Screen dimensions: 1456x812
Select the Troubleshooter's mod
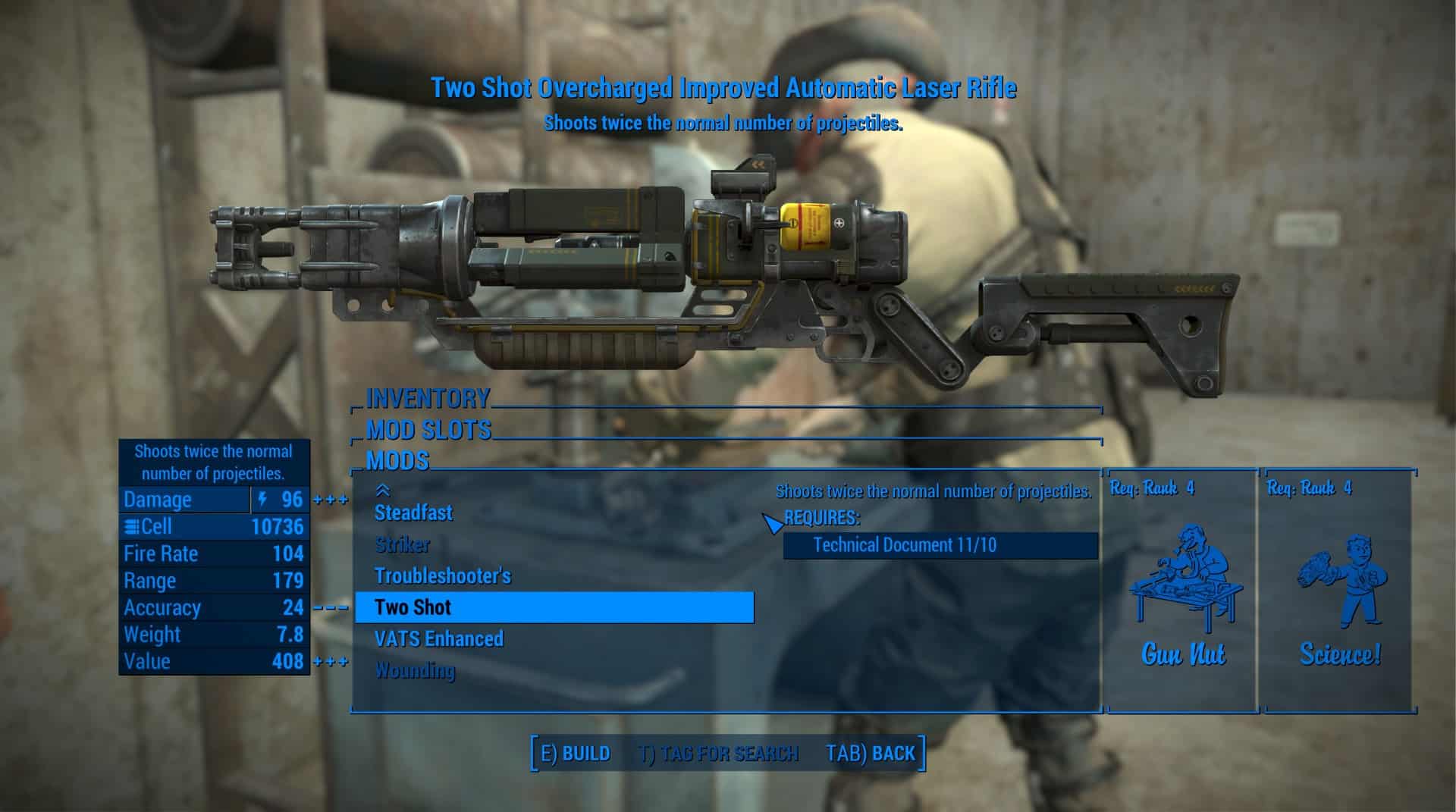tap(443, 576)
